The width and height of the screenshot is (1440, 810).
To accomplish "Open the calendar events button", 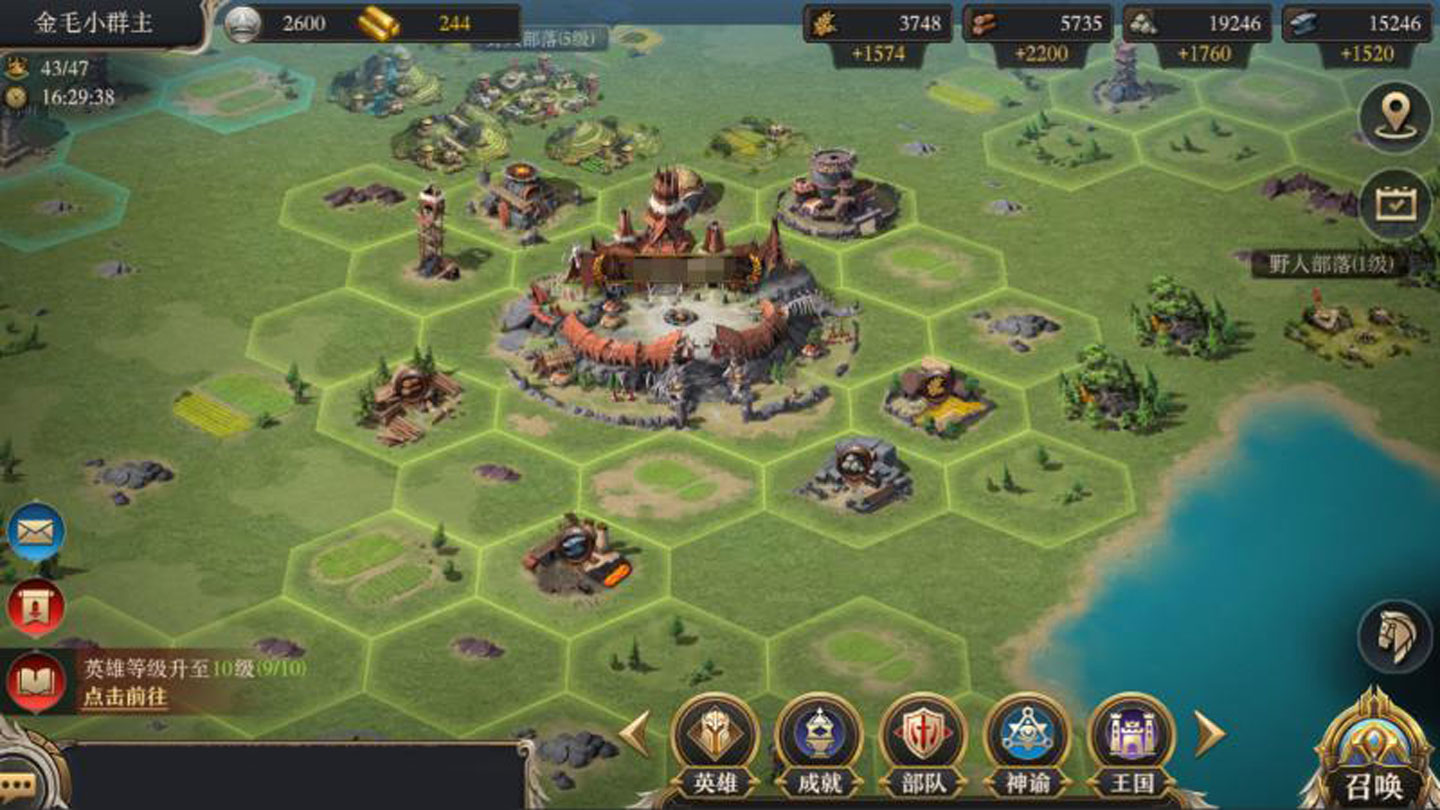I will (1395, 204).
